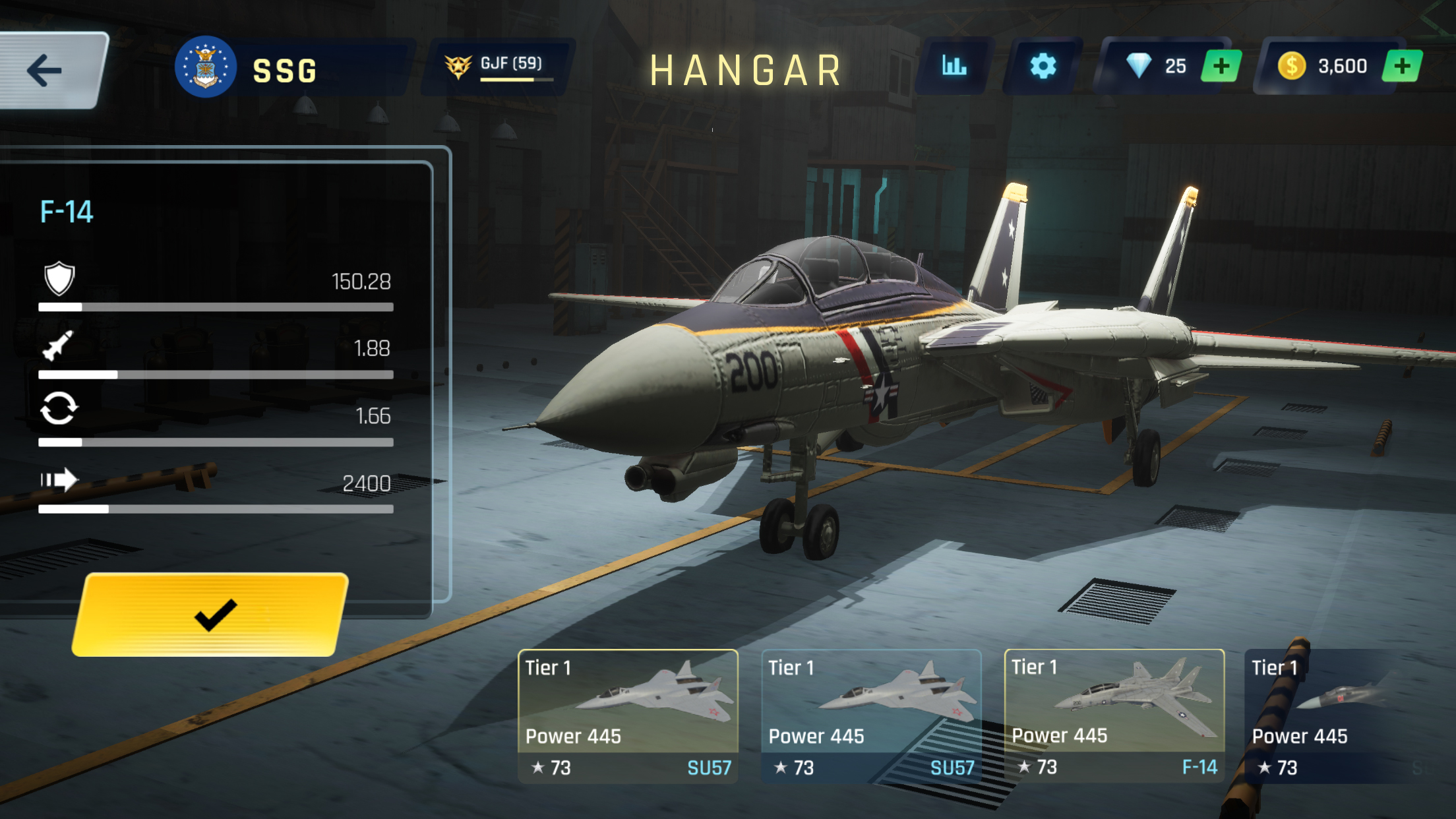
Task: Open the statistics bar chart panel
Action: pos(956,65)
